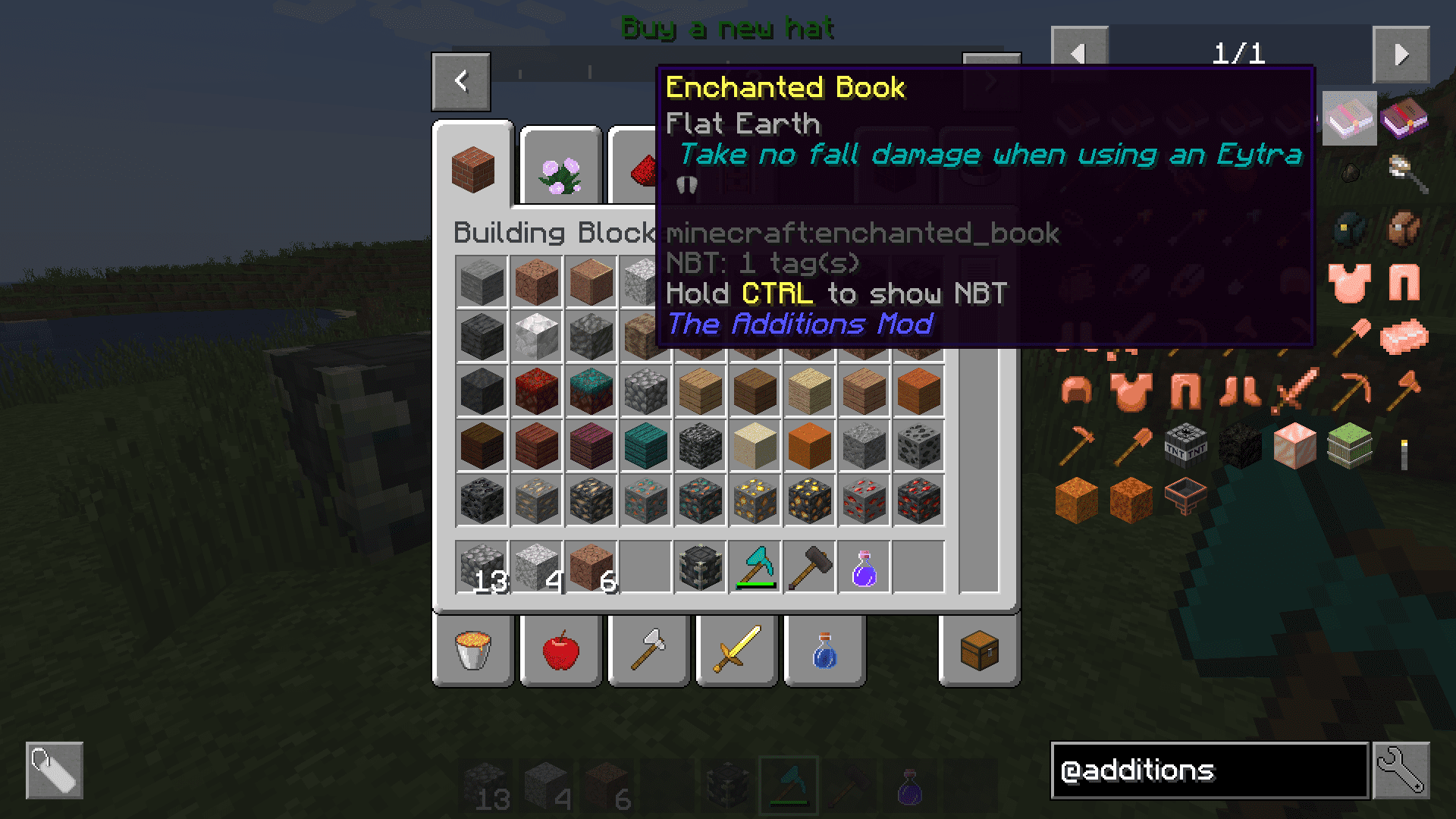Viewport: 1456px width, 819px height.
Task: Switch to the red apple Foodstuffs tab
Action: coord(561,651)
